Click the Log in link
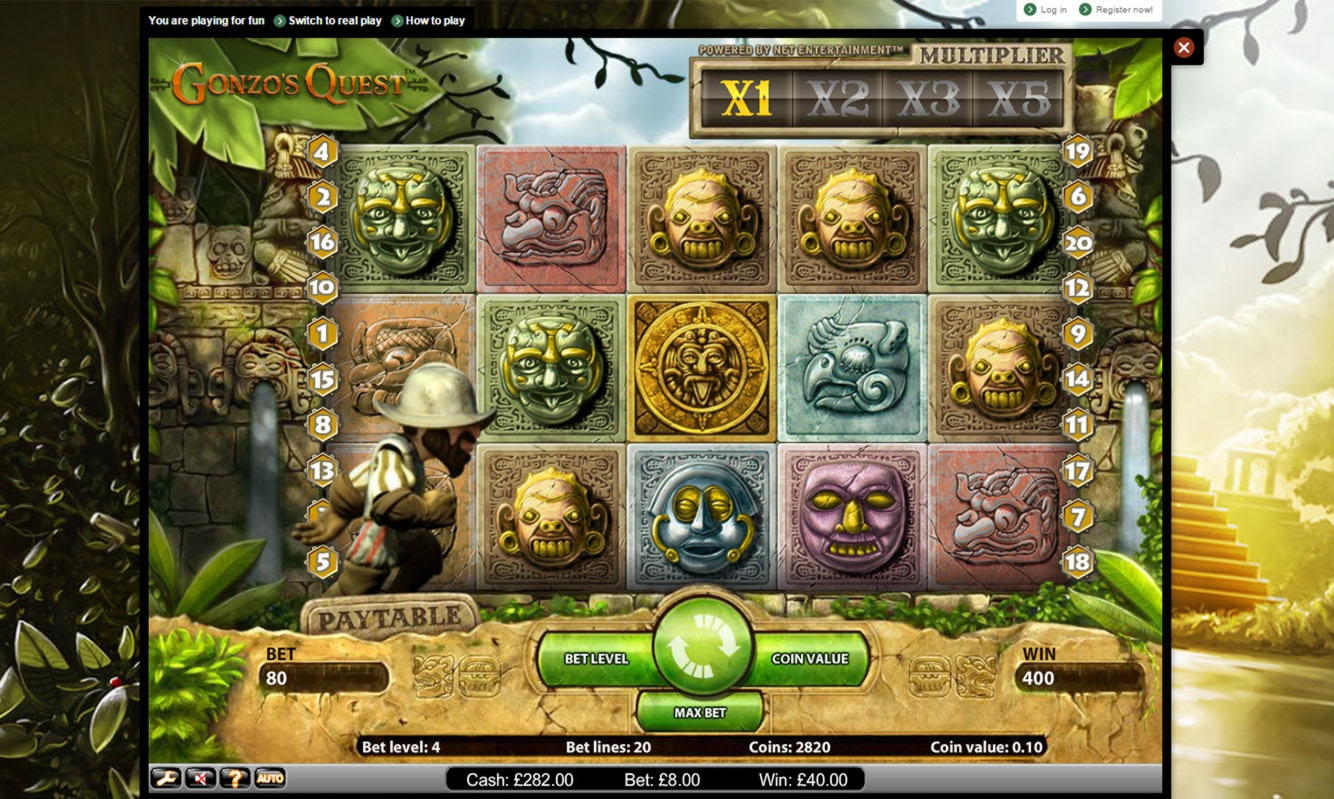 [x=1053, y=10]
